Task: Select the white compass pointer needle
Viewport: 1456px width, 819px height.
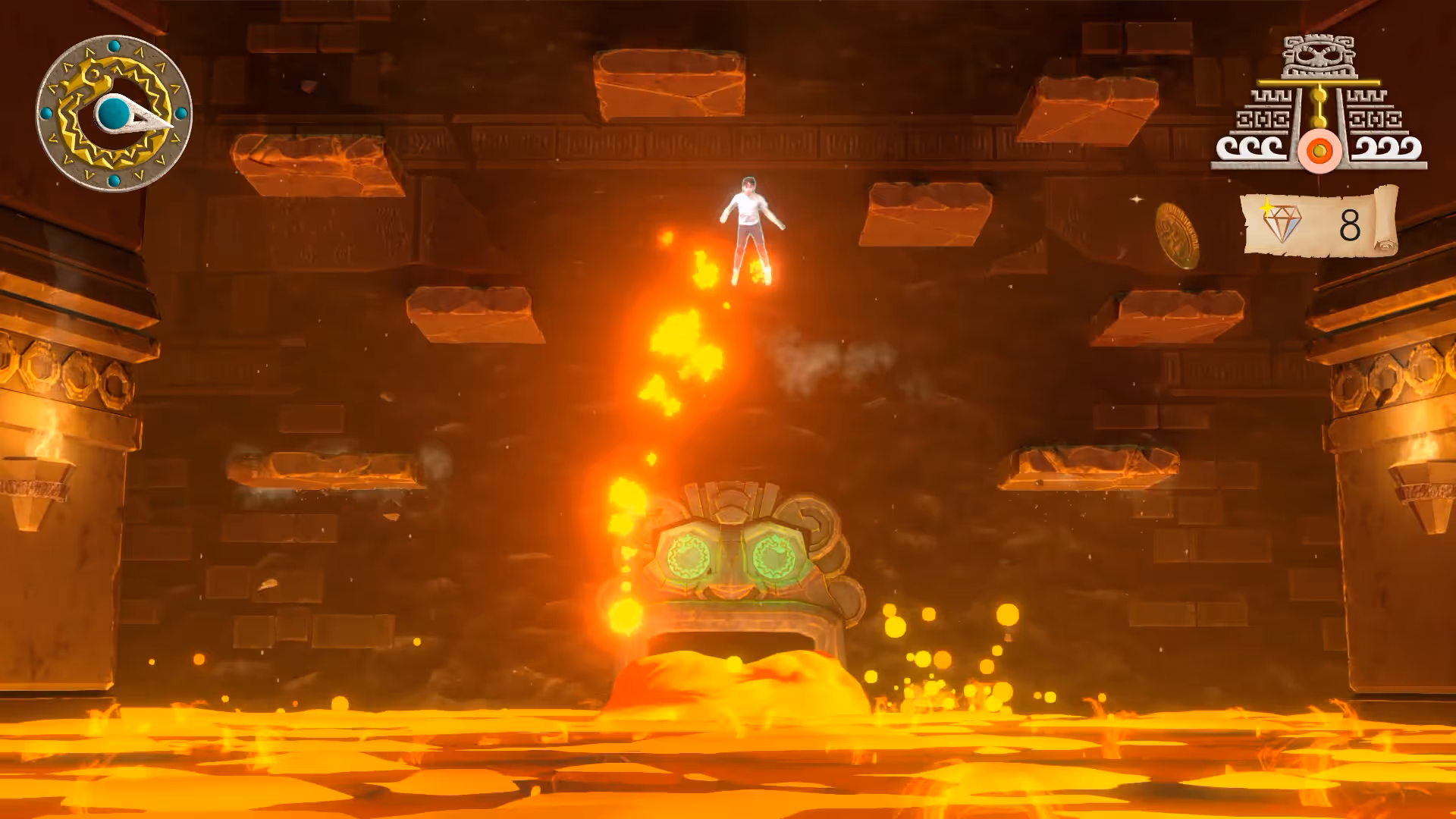Action: click(148, 120)
